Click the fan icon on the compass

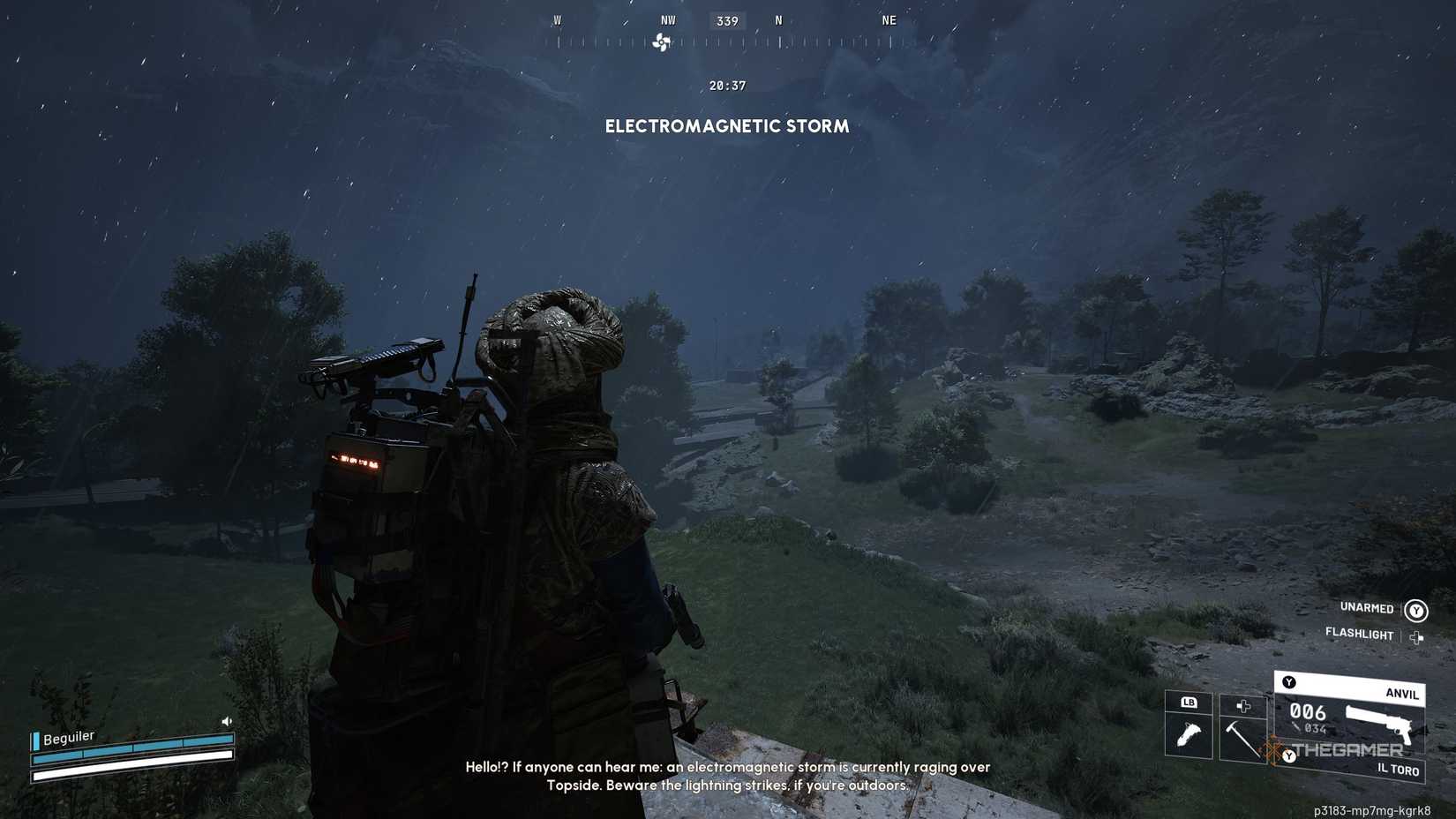point(662,41)
